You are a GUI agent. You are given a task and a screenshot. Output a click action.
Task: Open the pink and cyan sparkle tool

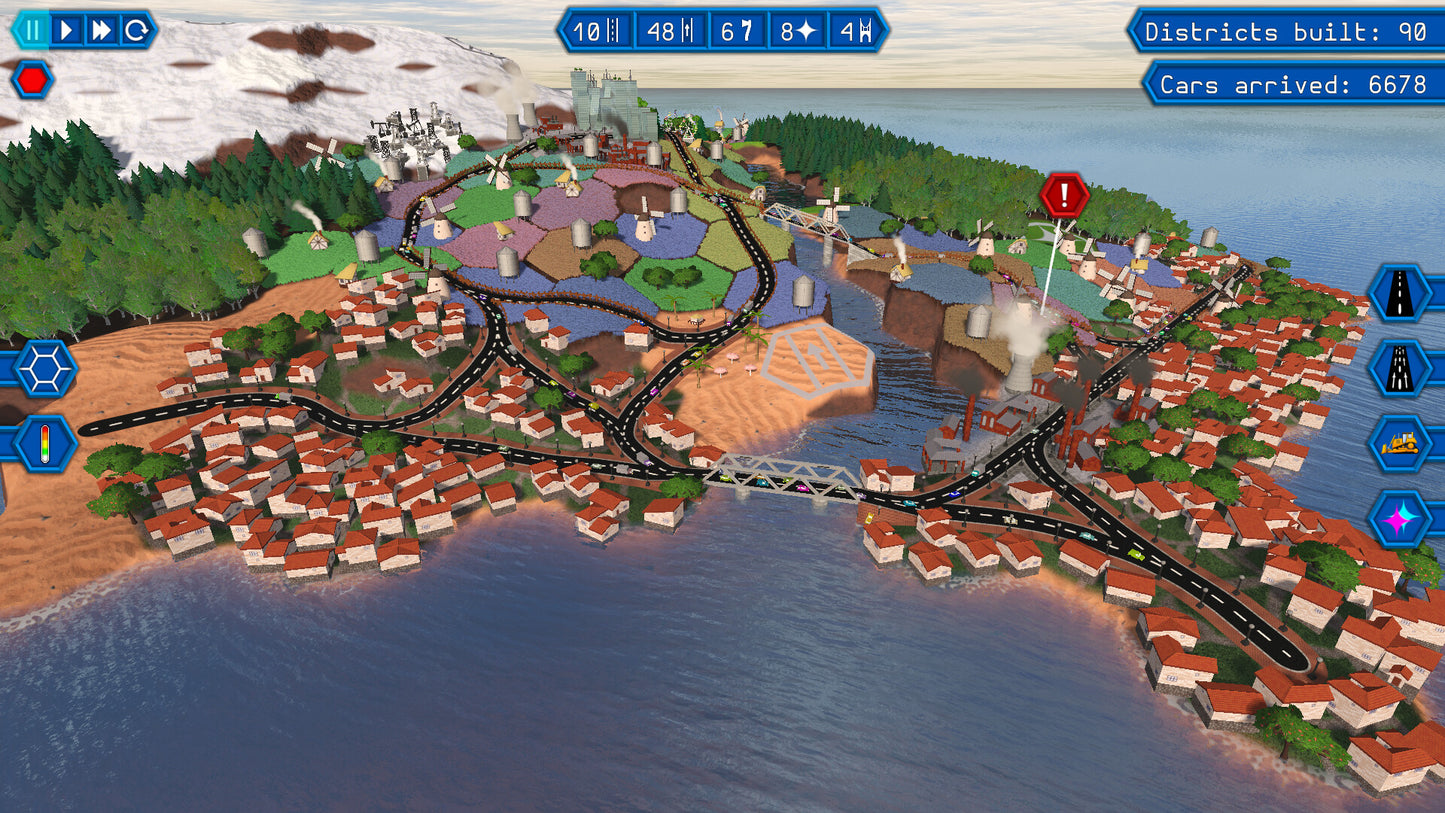pos(1400,518)
